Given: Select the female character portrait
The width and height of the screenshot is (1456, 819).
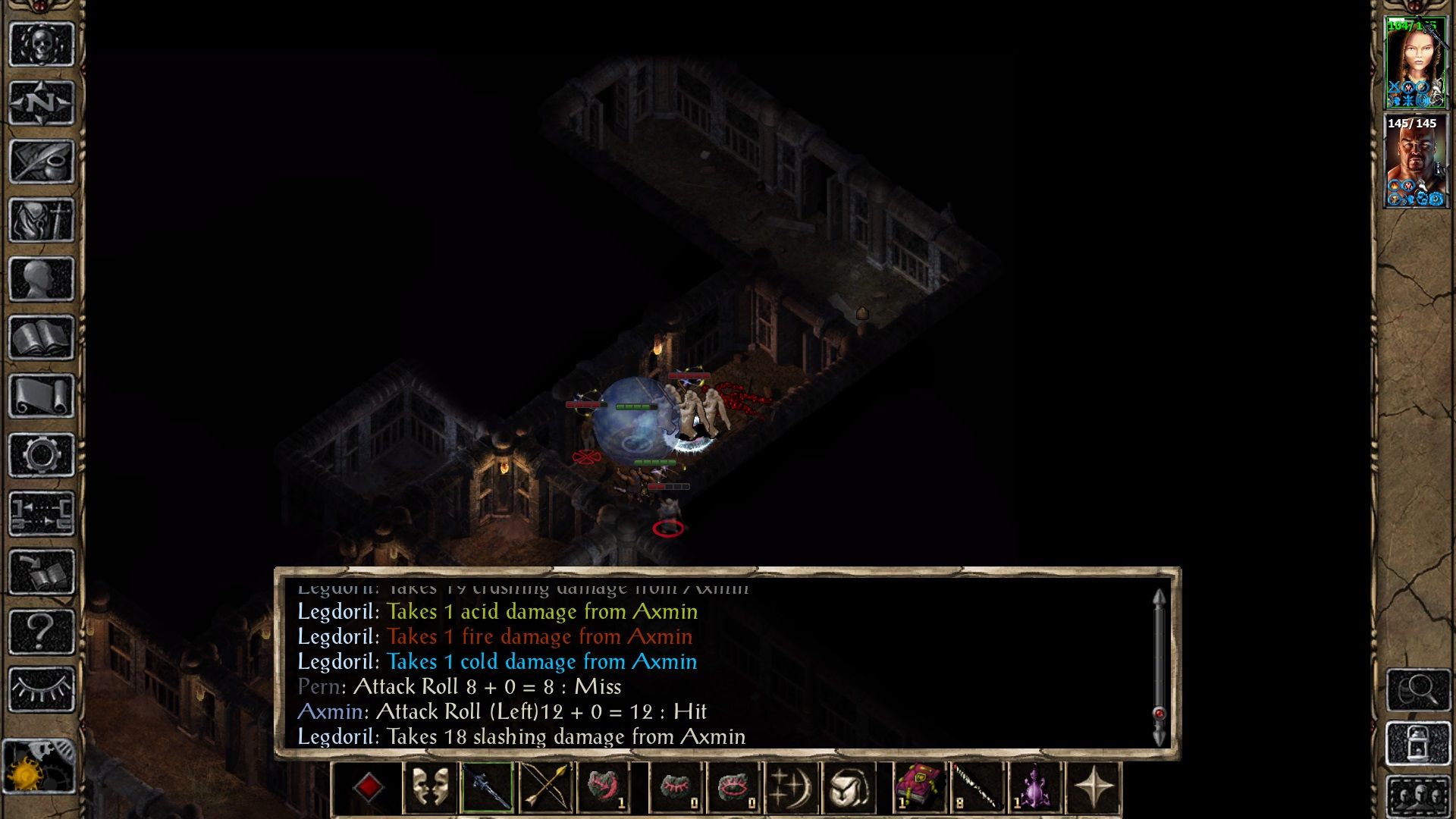Looking at the screenshot, I should [1415, 64].
